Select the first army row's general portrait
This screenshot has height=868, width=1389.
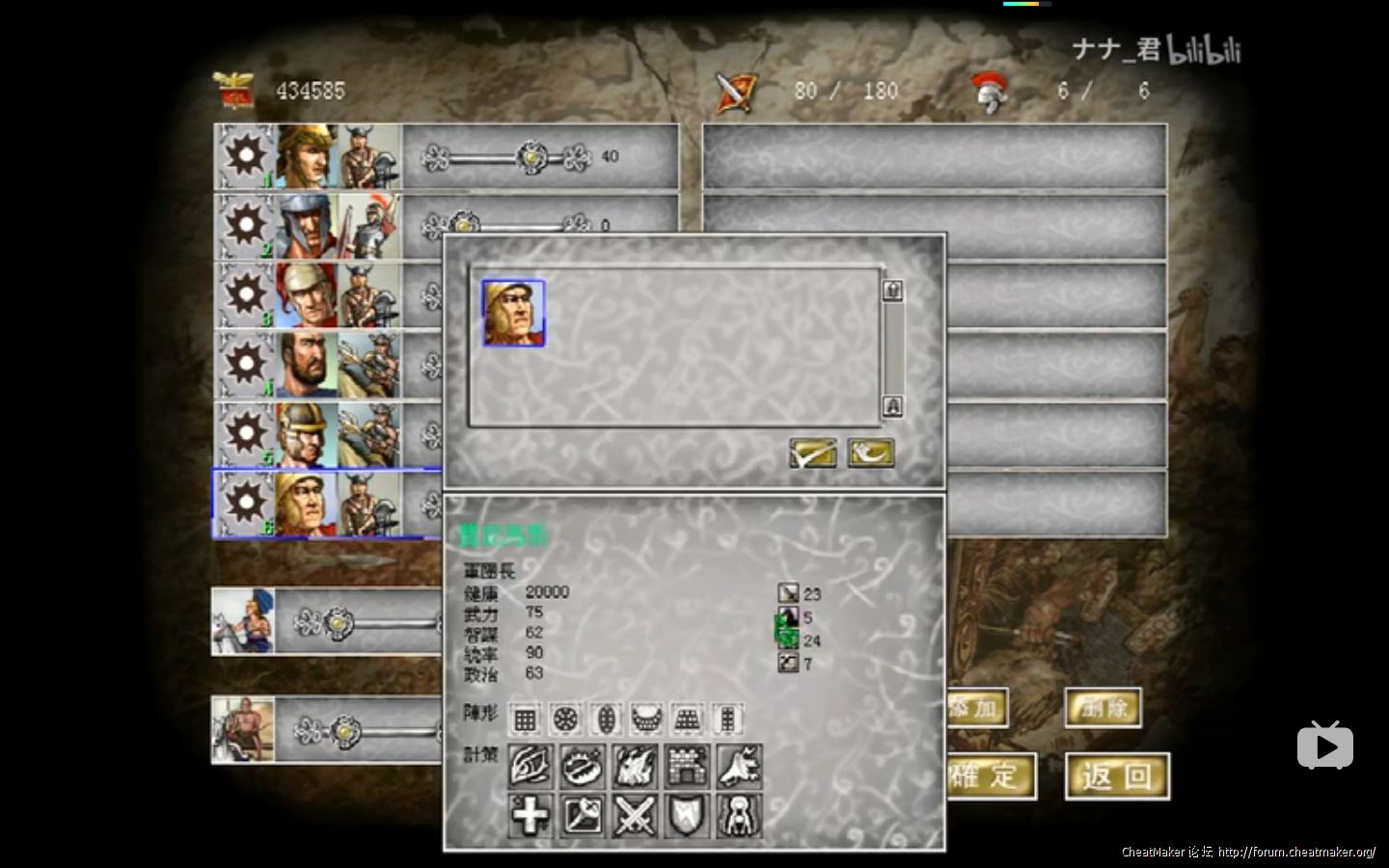click(307, 156)
